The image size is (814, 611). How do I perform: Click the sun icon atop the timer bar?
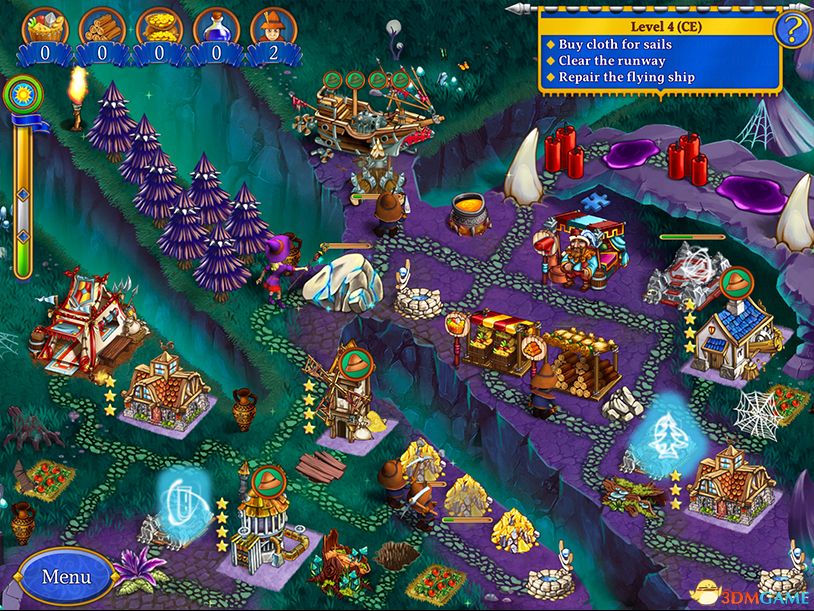(20, 96)
